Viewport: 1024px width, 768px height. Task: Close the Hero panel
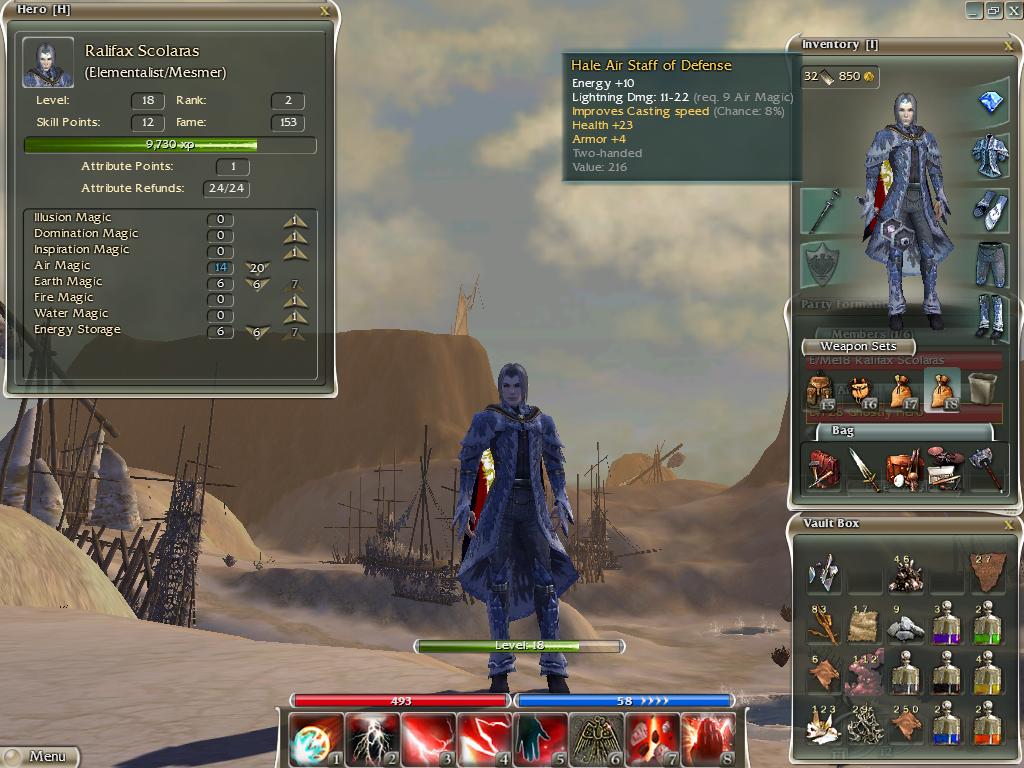324,10
